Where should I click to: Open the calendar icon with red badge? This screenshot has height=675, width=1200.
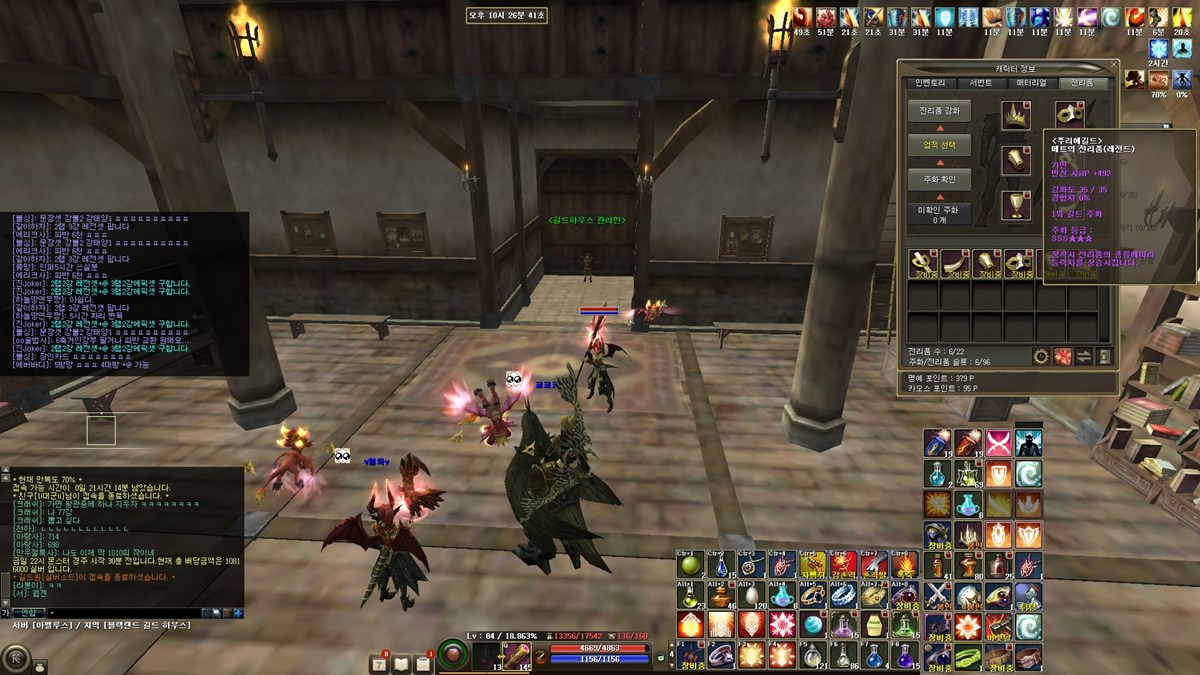tap(379, 663)
